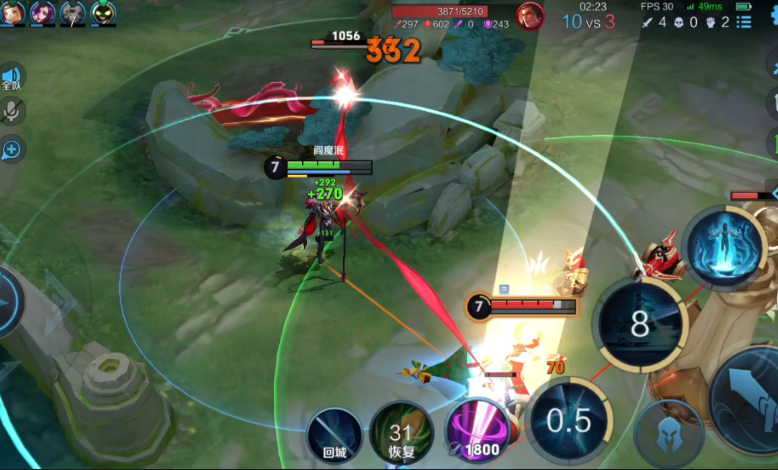Trigger the skill with 8 second cooldown
Viewport: 778px width, 470px height.
639,324
